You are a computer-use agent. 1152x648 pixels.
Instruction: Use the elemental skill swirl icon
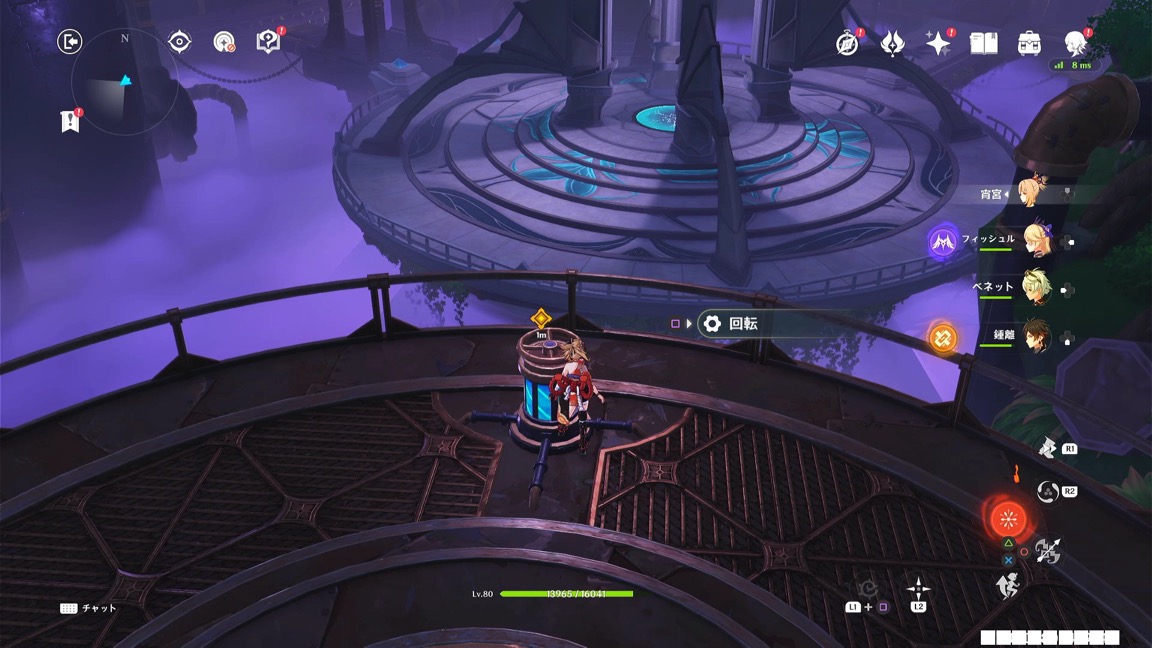point(1047,491)
